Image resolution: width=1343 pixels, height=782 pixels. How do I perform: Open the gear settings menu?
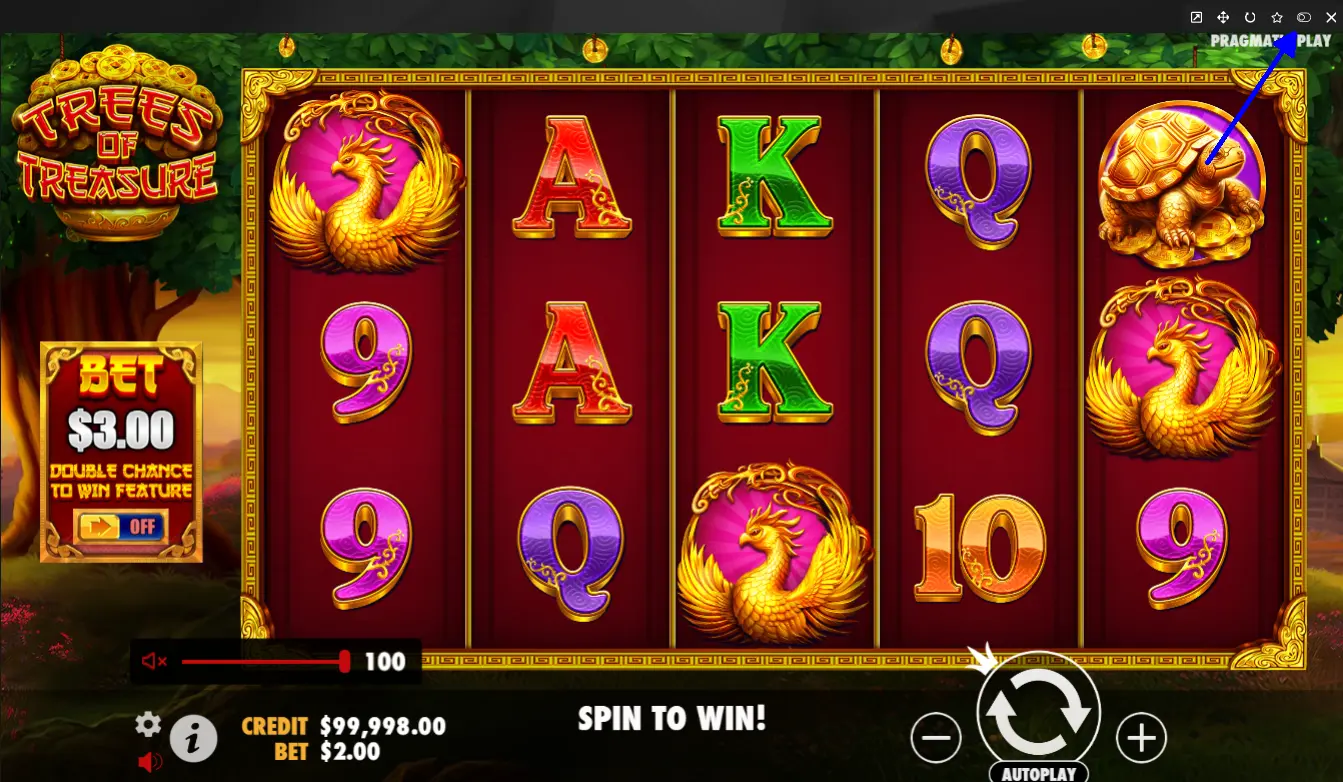(x=148, y=725)
